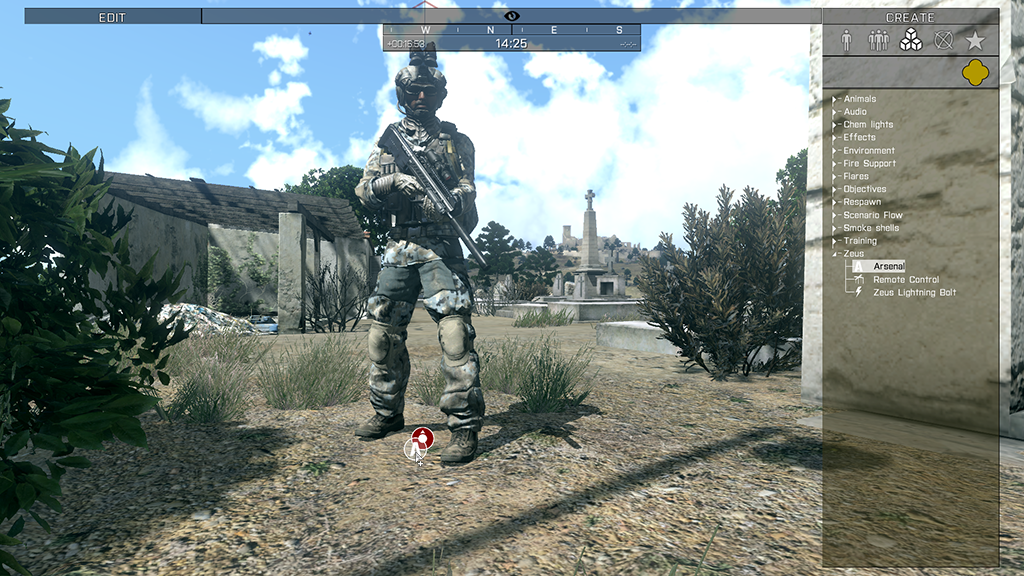The image size is (1024, 576).
Task: Select the Remote Control module
Action: click(905, 280)
